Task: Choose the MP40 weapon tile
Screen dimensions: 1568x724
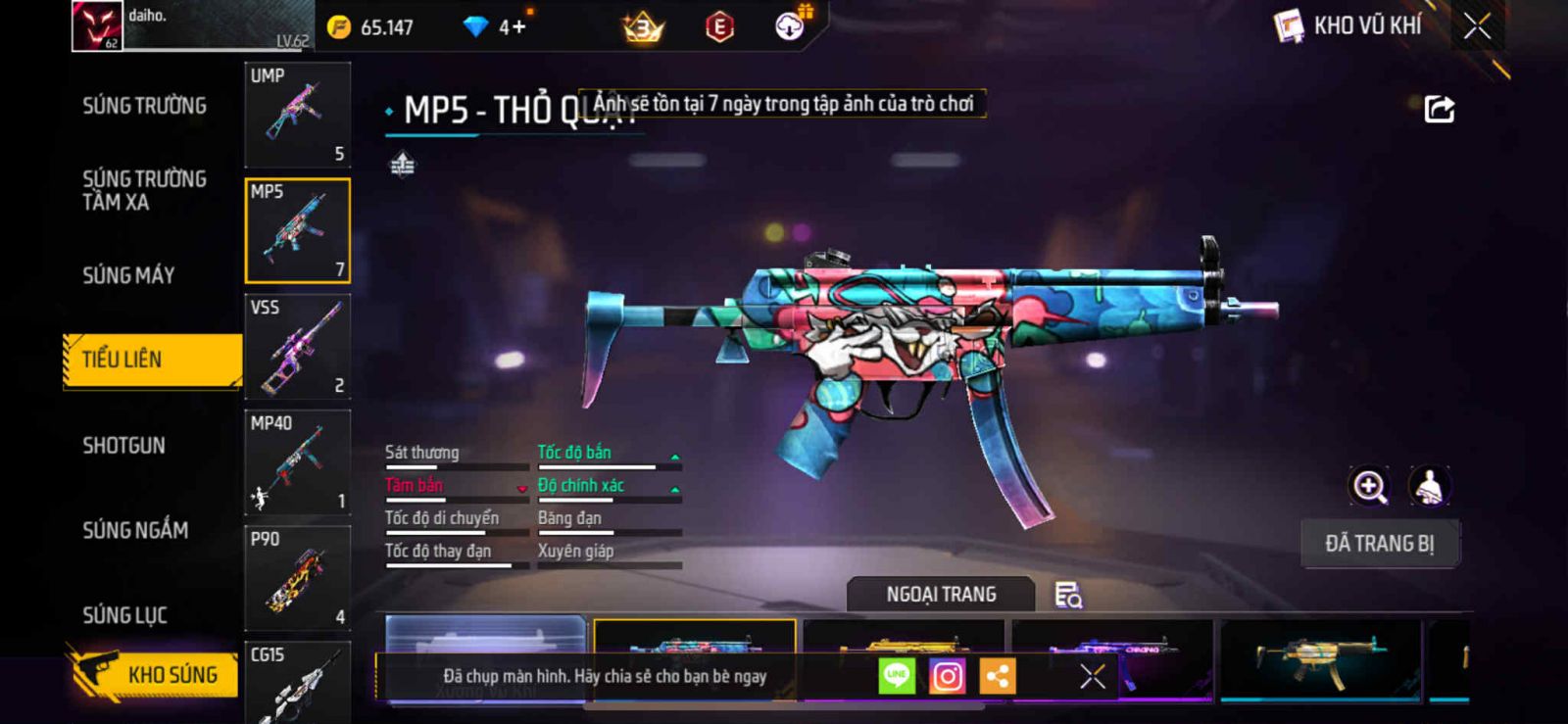Action: click(x=297, y=462)
